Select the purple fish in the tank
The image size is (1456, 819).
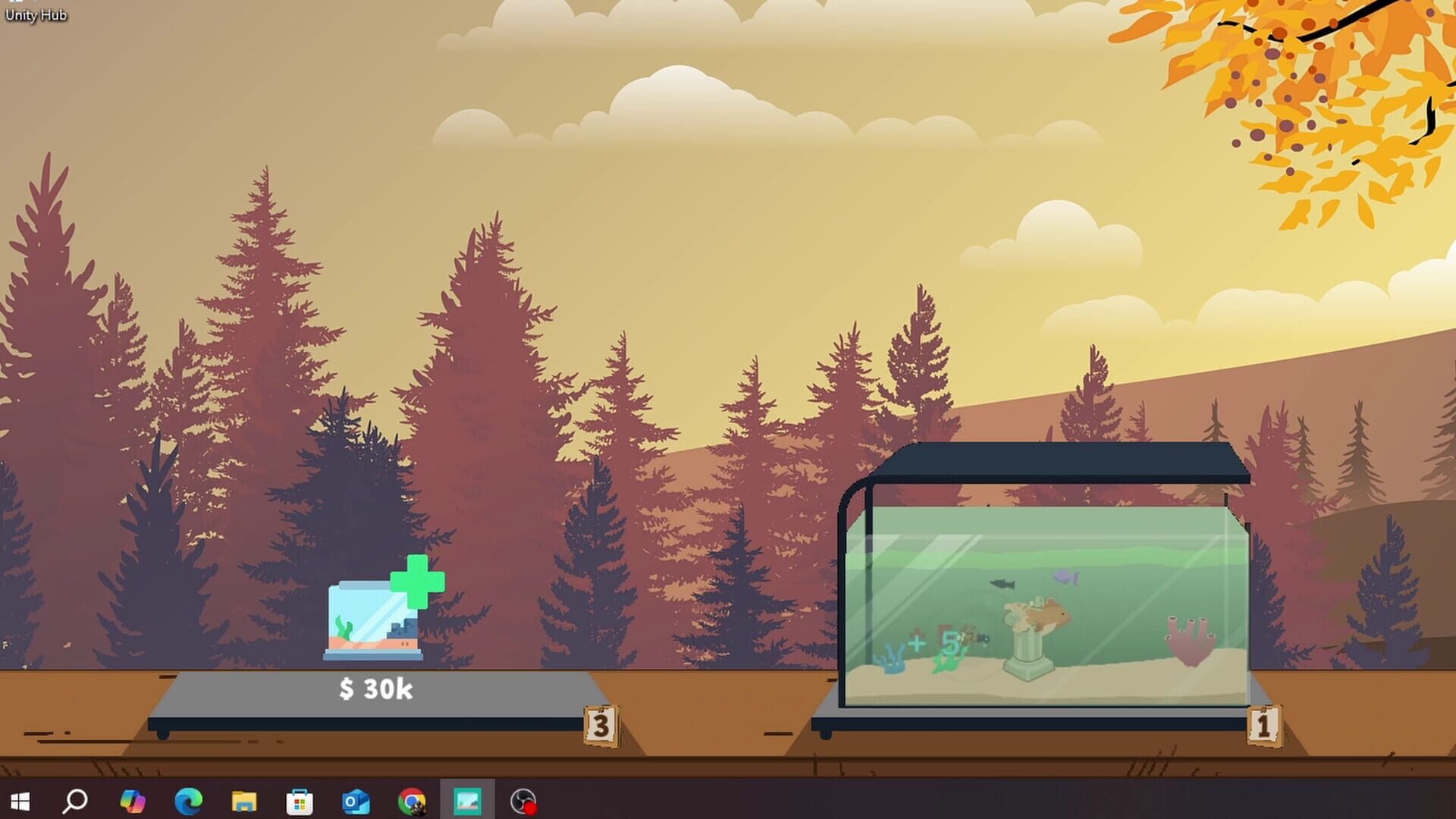pos(1065,578)
